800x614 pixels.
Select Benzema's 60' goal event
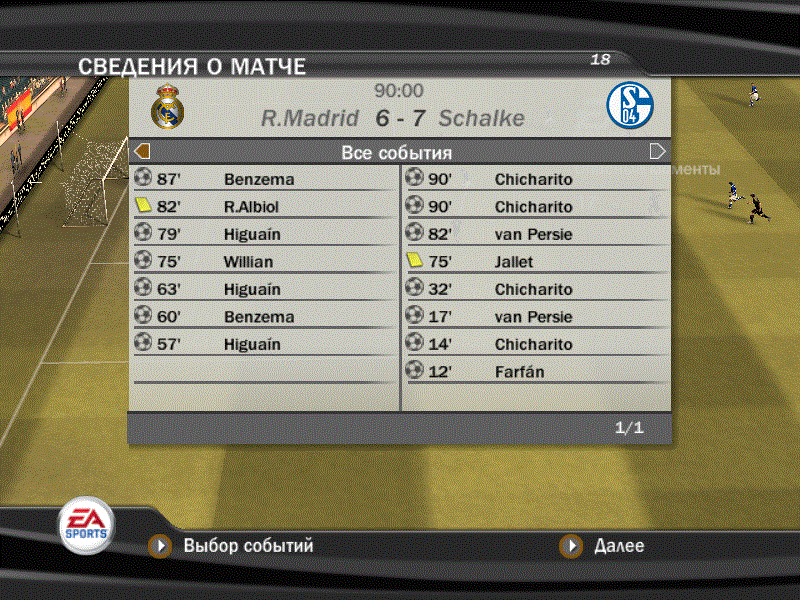264,317
